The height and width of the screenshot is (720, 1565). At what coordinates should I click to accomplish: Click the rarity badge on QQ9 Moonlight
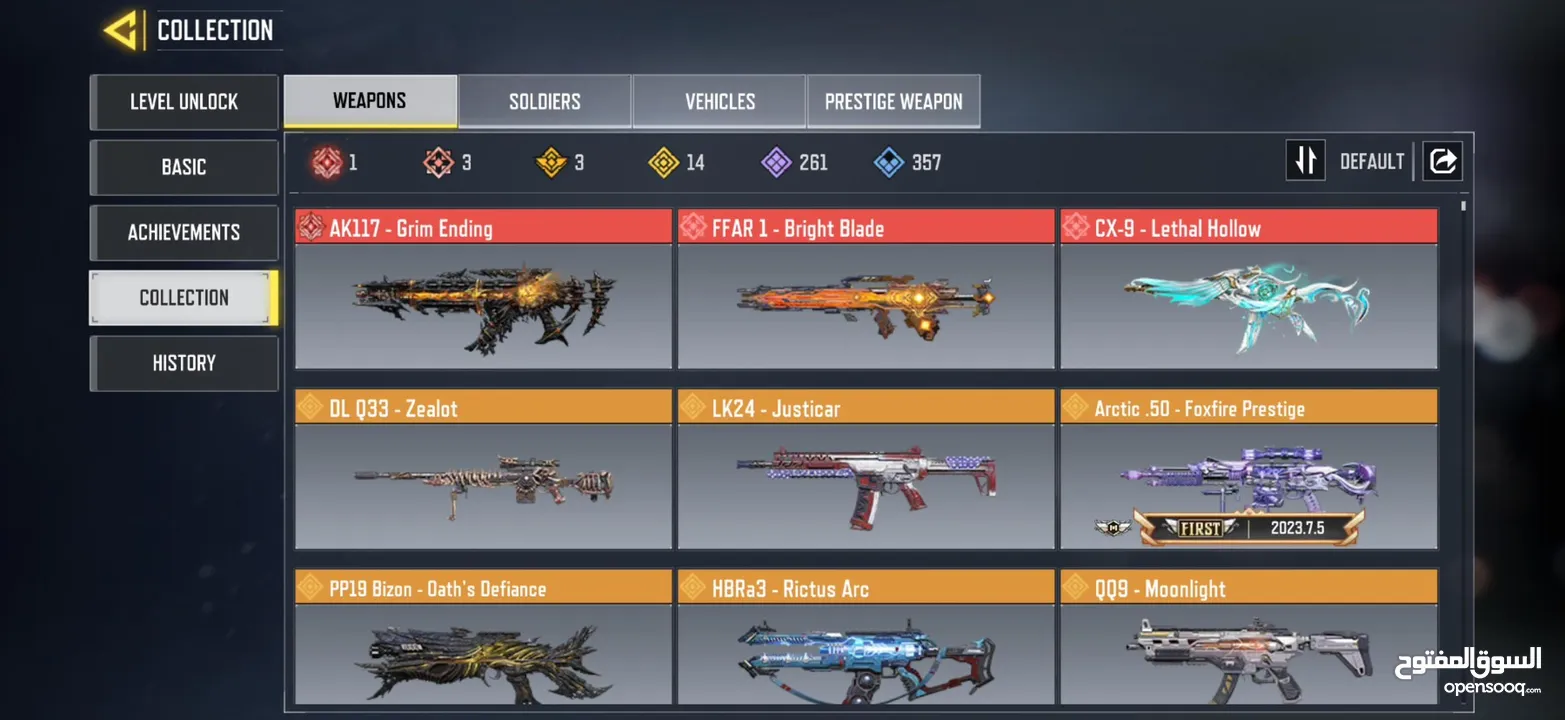click(1076, 588)
